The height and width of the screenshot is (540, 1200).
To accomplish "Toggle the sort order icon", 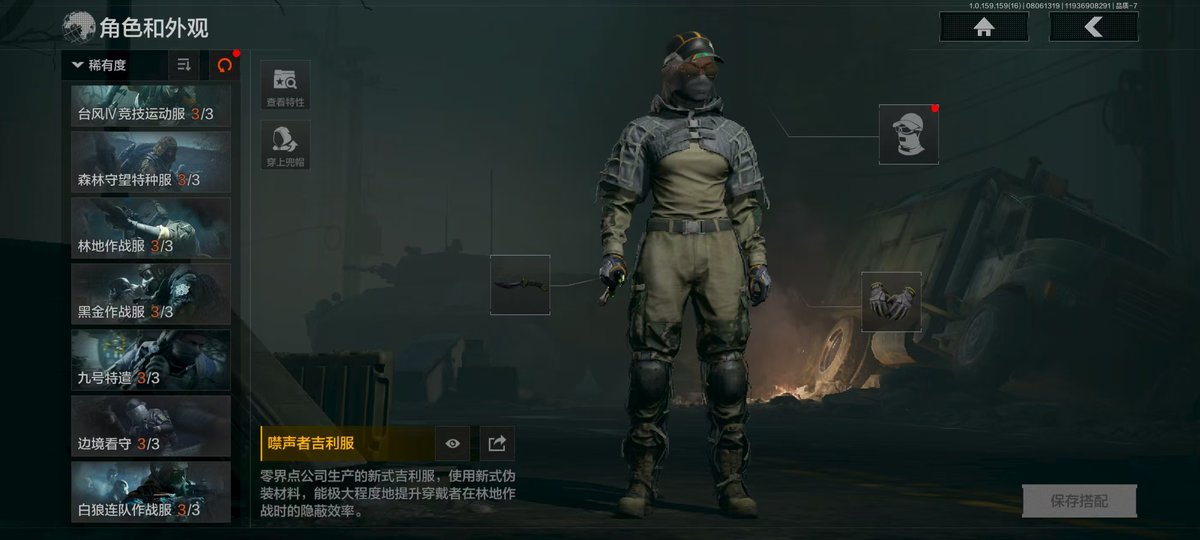I will coord(184,65).
